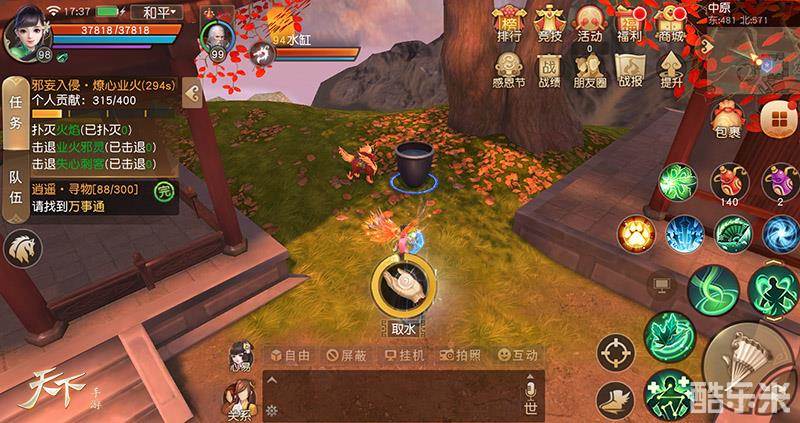
Task: Open the 商城 shop
Action: click(x=669, y=24)
